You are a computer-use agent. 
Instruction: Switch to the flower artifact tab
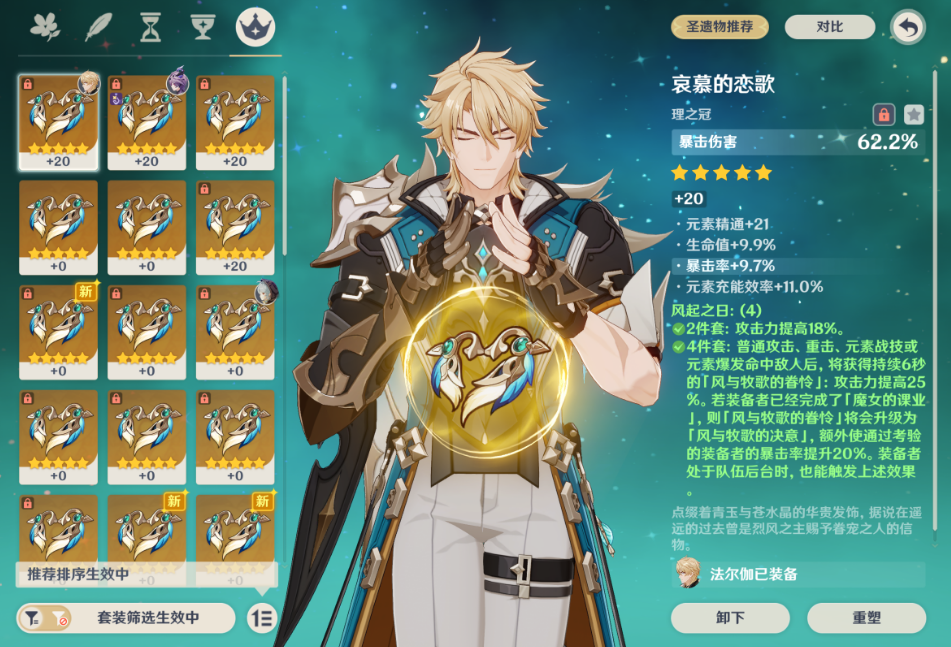(45, 28)
